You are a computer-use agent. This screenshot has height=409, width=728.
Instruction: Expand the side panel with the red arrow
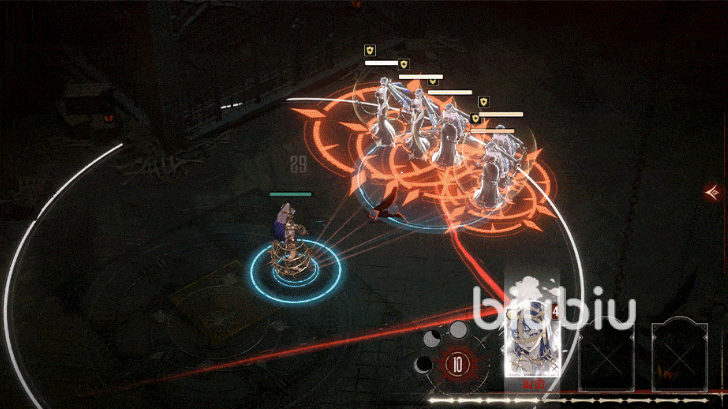point(713,190)
